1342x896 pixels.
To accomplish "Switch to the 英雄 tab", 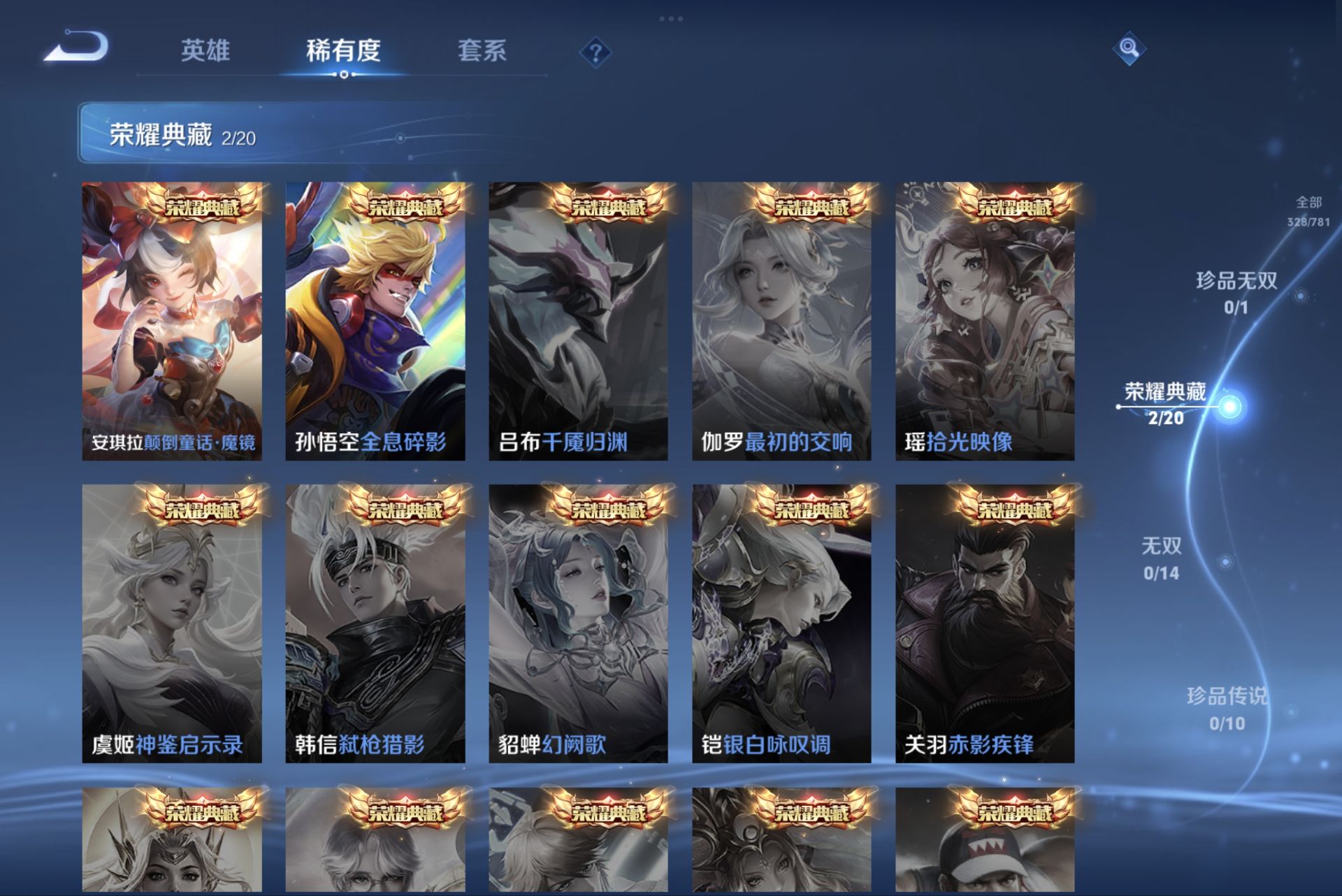I will point(206,51).
